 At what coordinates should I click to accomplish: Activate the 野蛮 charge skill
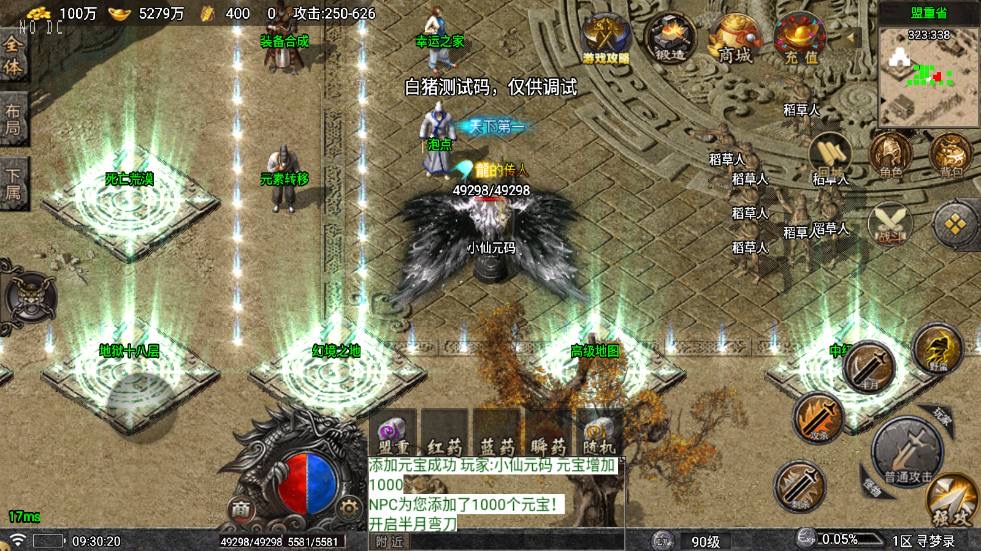click(x=936, y=349)
